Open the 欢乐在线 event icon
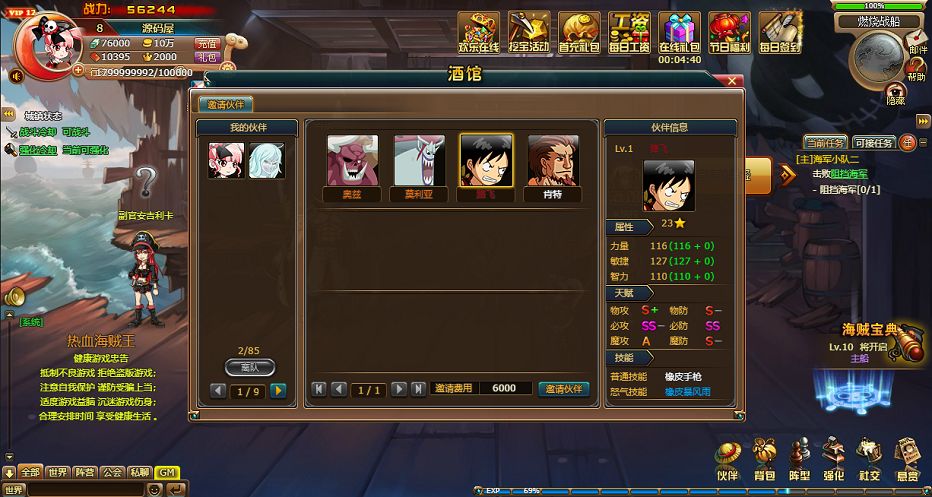The width and height of the screenshot is (932, 497). [x=479, y=33]
